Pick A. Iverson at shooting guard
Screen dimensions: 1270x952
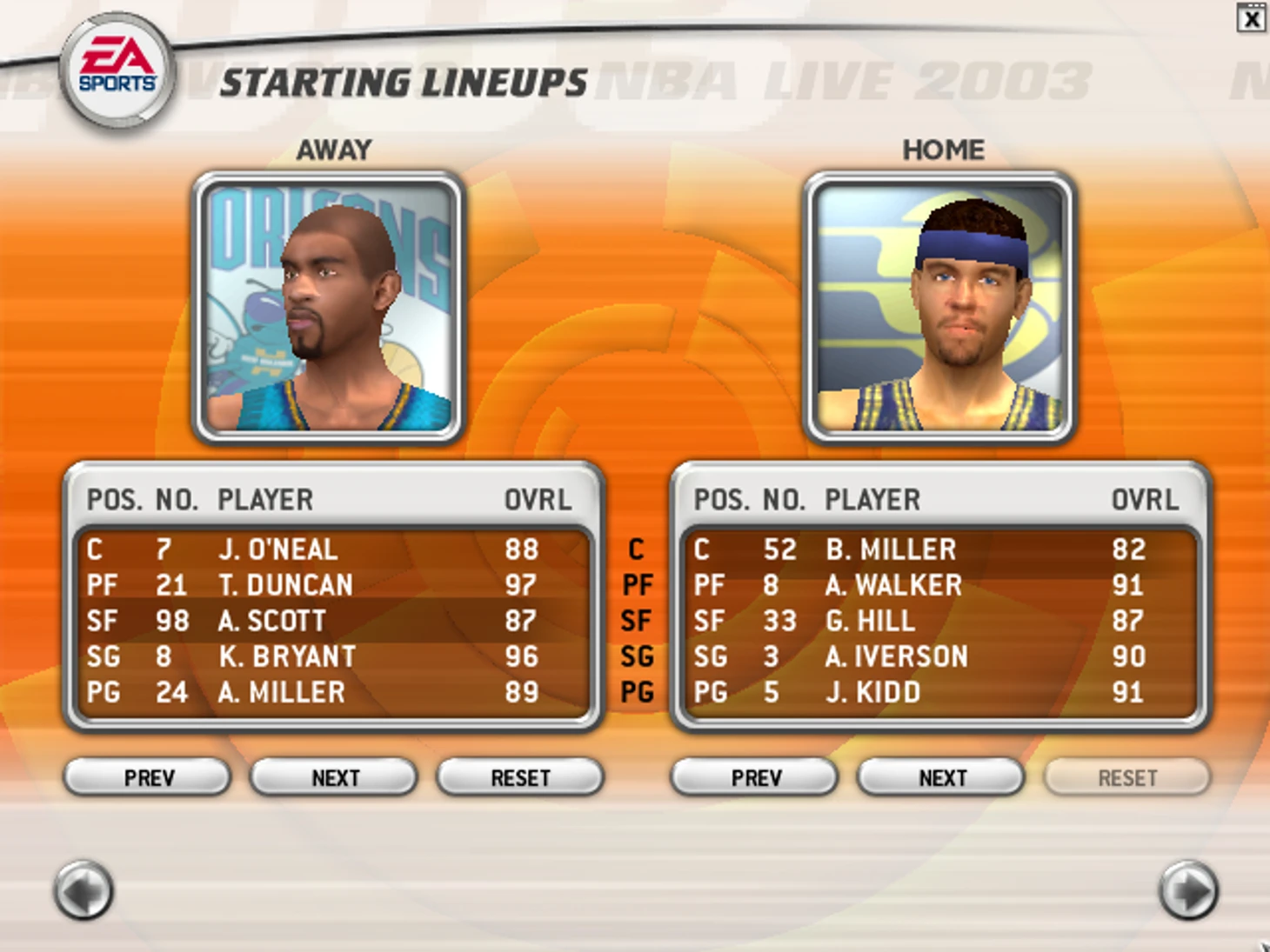coord(896,656)
